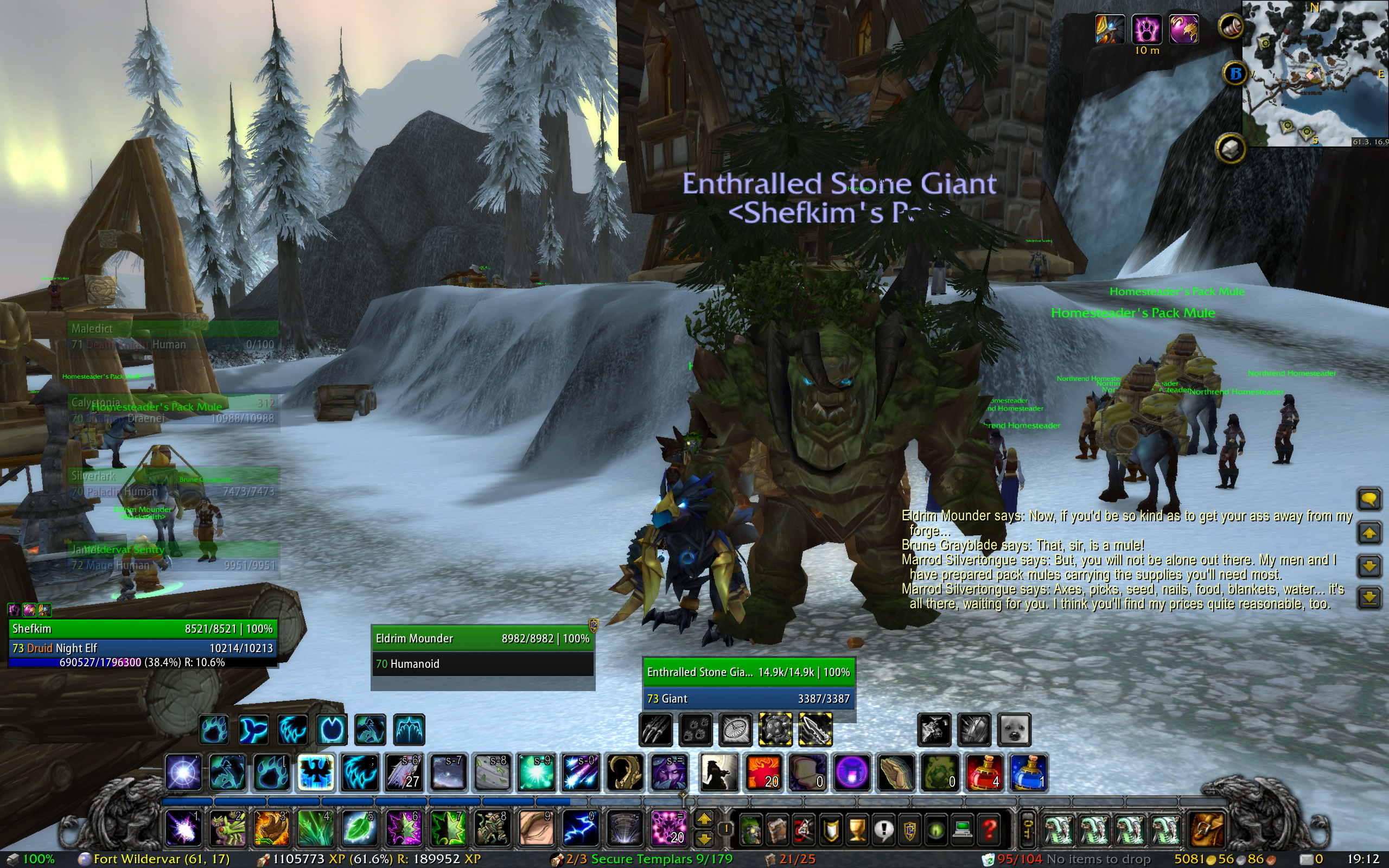The image size is (1389, 868).
Task: Use the red healing potion slot
Action: click(x=985, y=773)
